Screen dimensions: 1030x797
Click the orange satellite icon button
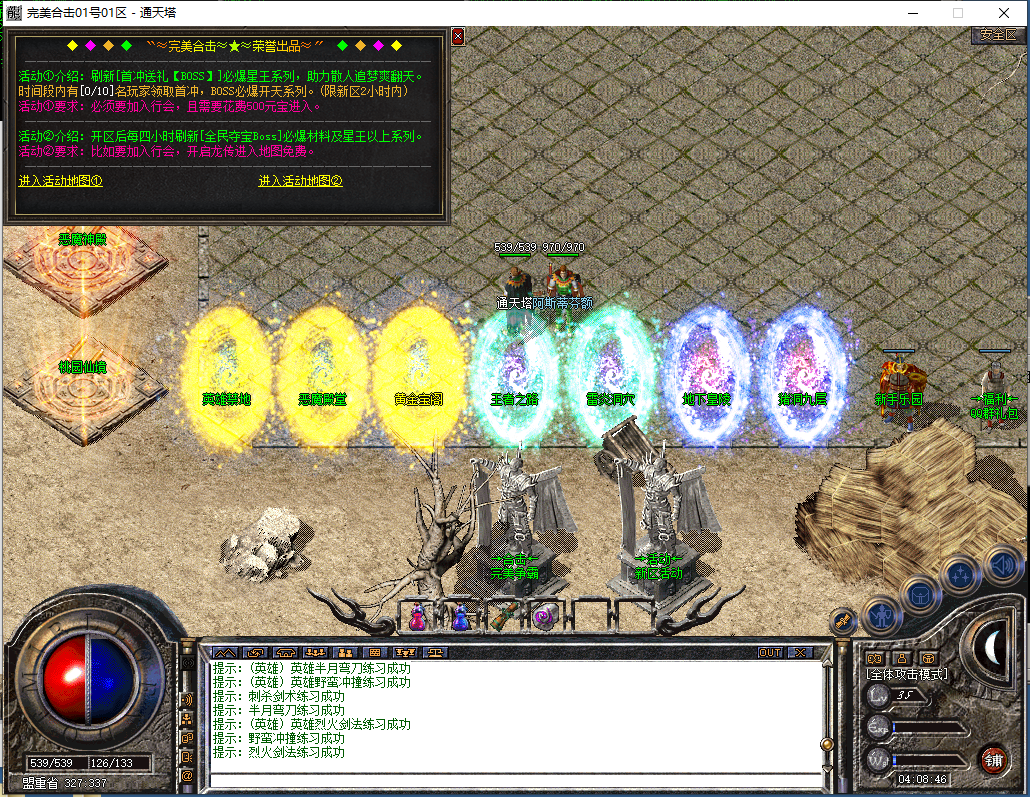point(842,621)
